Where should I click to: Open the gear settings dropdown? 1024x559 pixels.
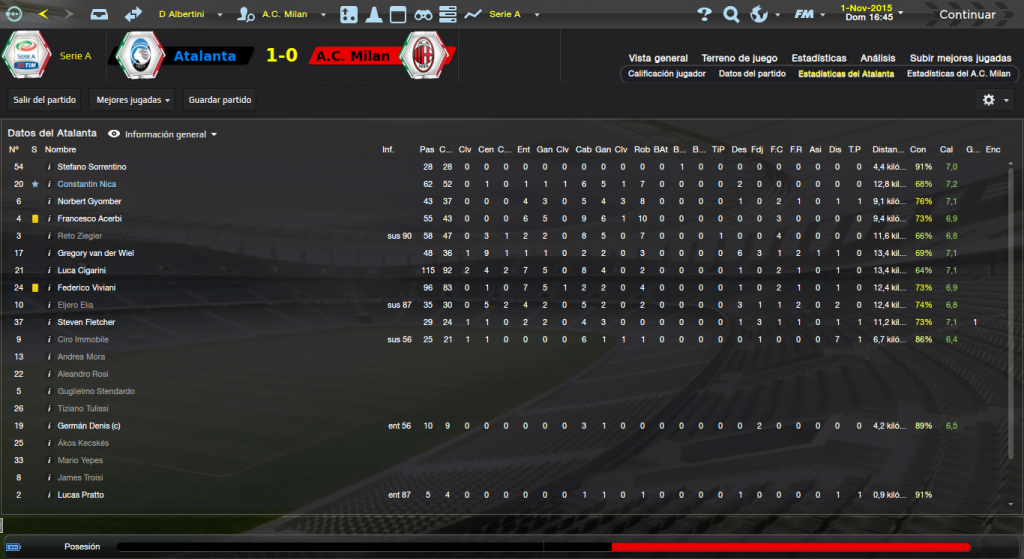pos(994,100)
